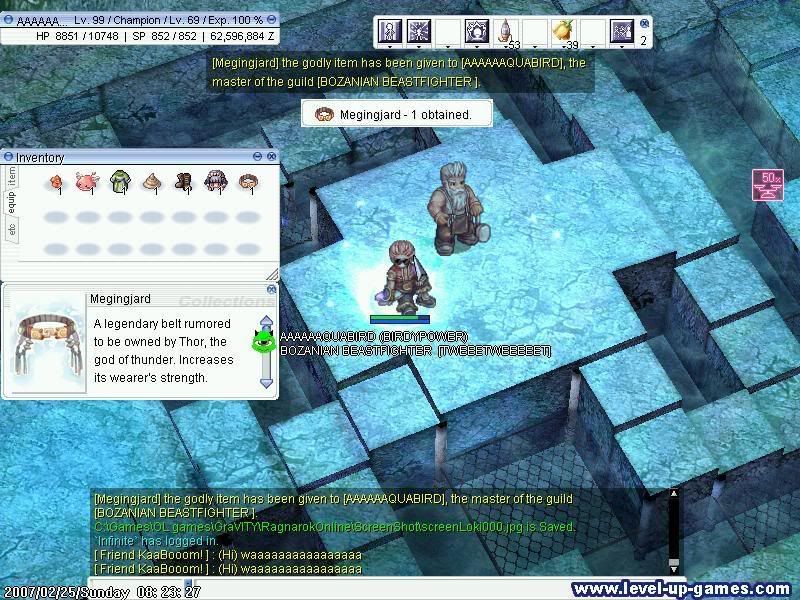Screen dimensions: 800x600
Task: Minimize the Inventory window
Action: click(257, 157)
